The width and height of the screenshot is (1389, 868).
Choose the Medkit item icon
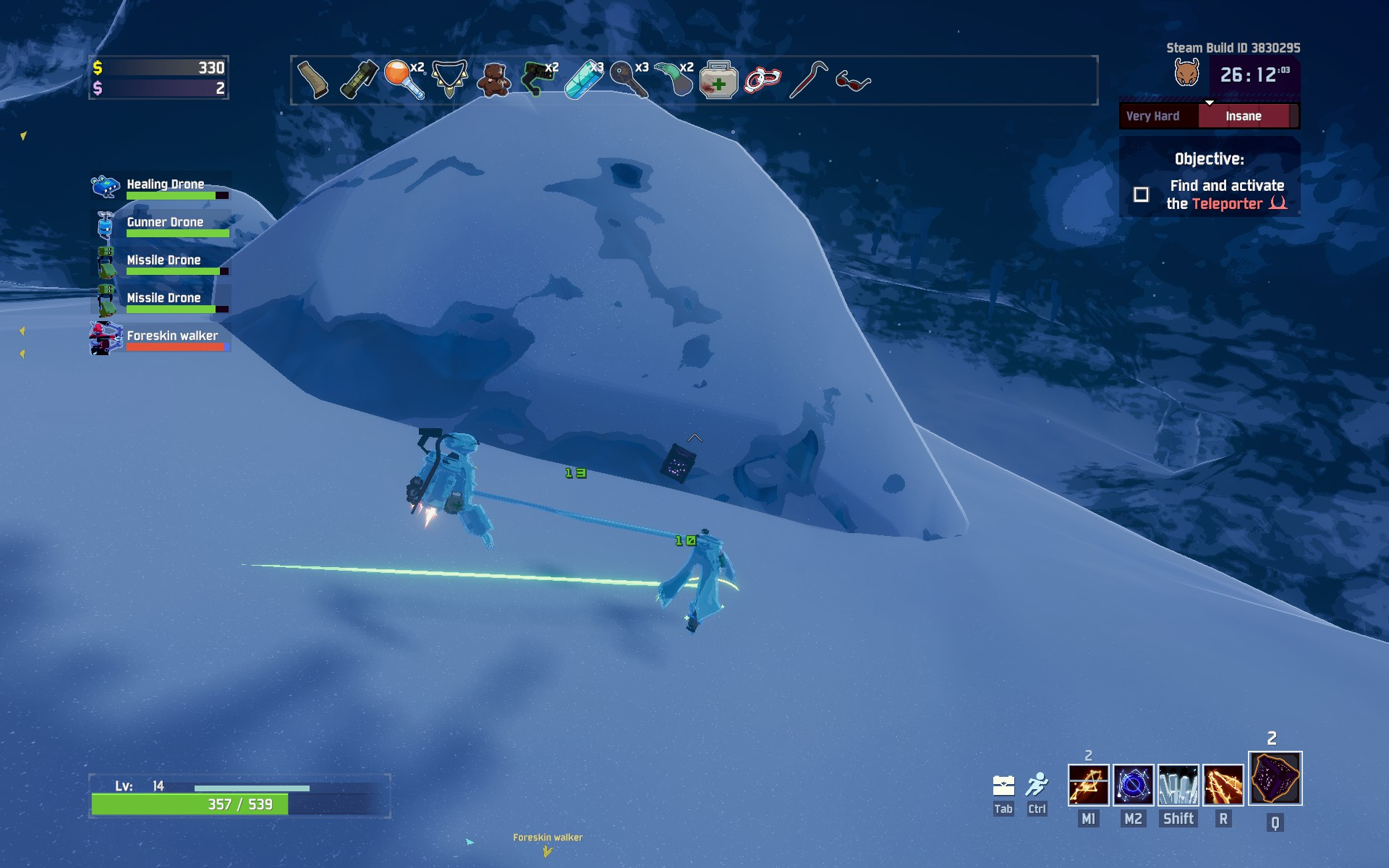(x=718, y=80)
